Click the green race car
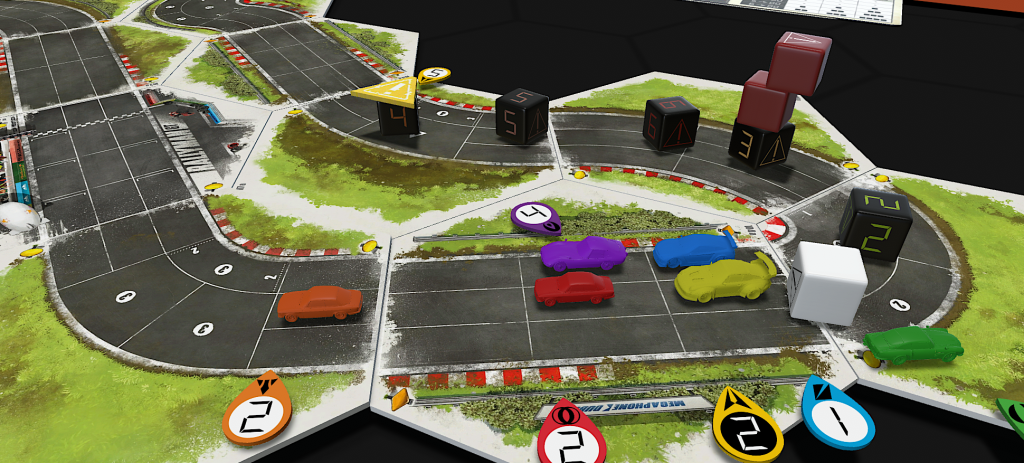This screenshot has width=1024, height=463. [x=913, y=347]
